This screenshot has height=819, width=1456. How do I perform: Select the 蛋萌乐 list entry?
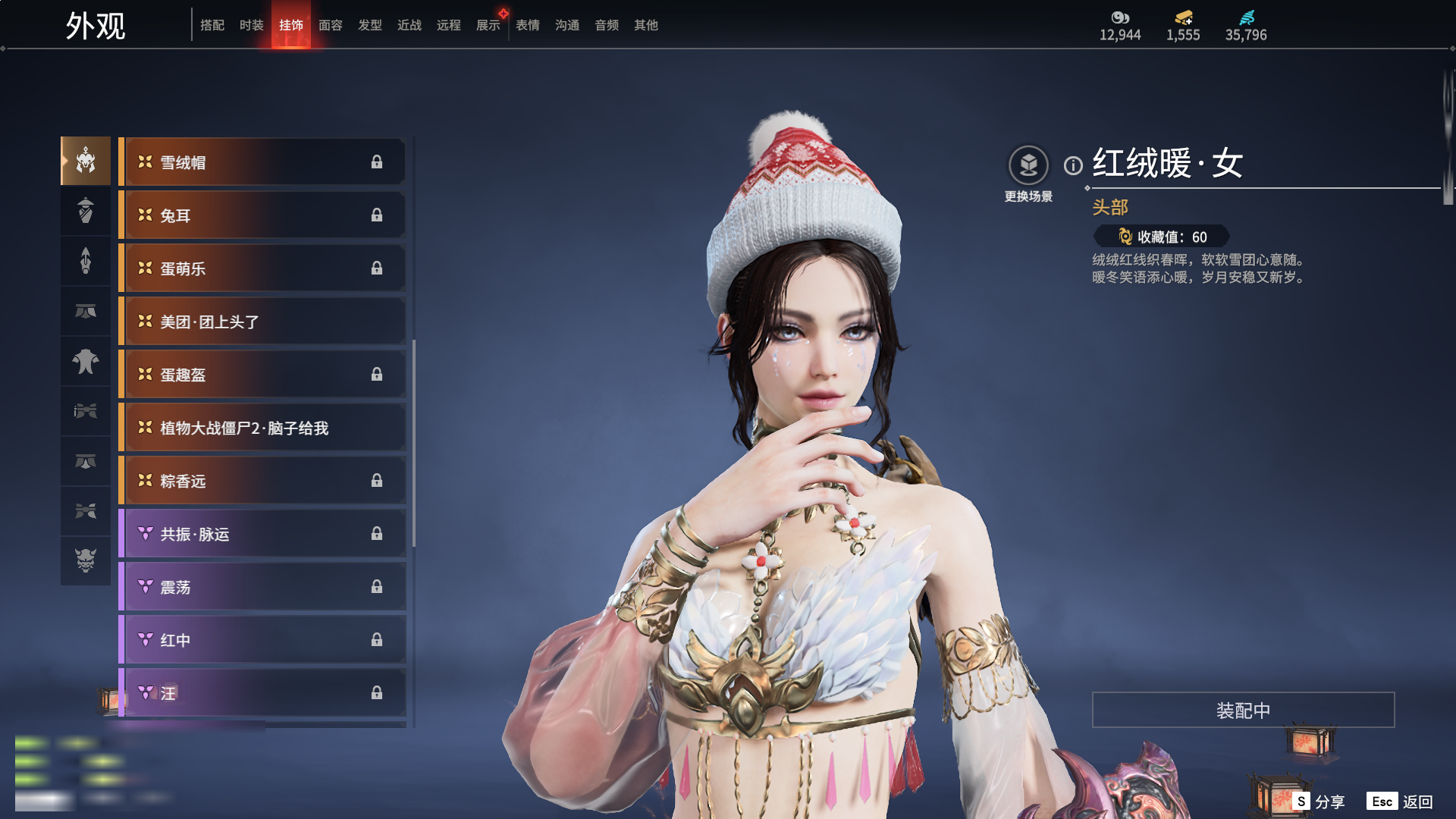coord(262,268)
